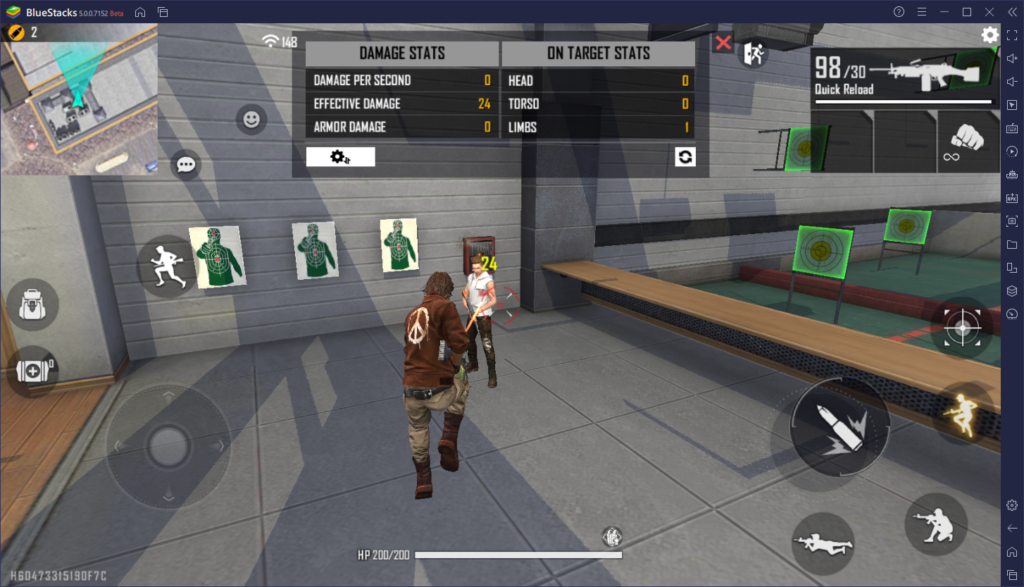Open the emote smiley menu
The image size is (1024, 587).
(251, 120)
